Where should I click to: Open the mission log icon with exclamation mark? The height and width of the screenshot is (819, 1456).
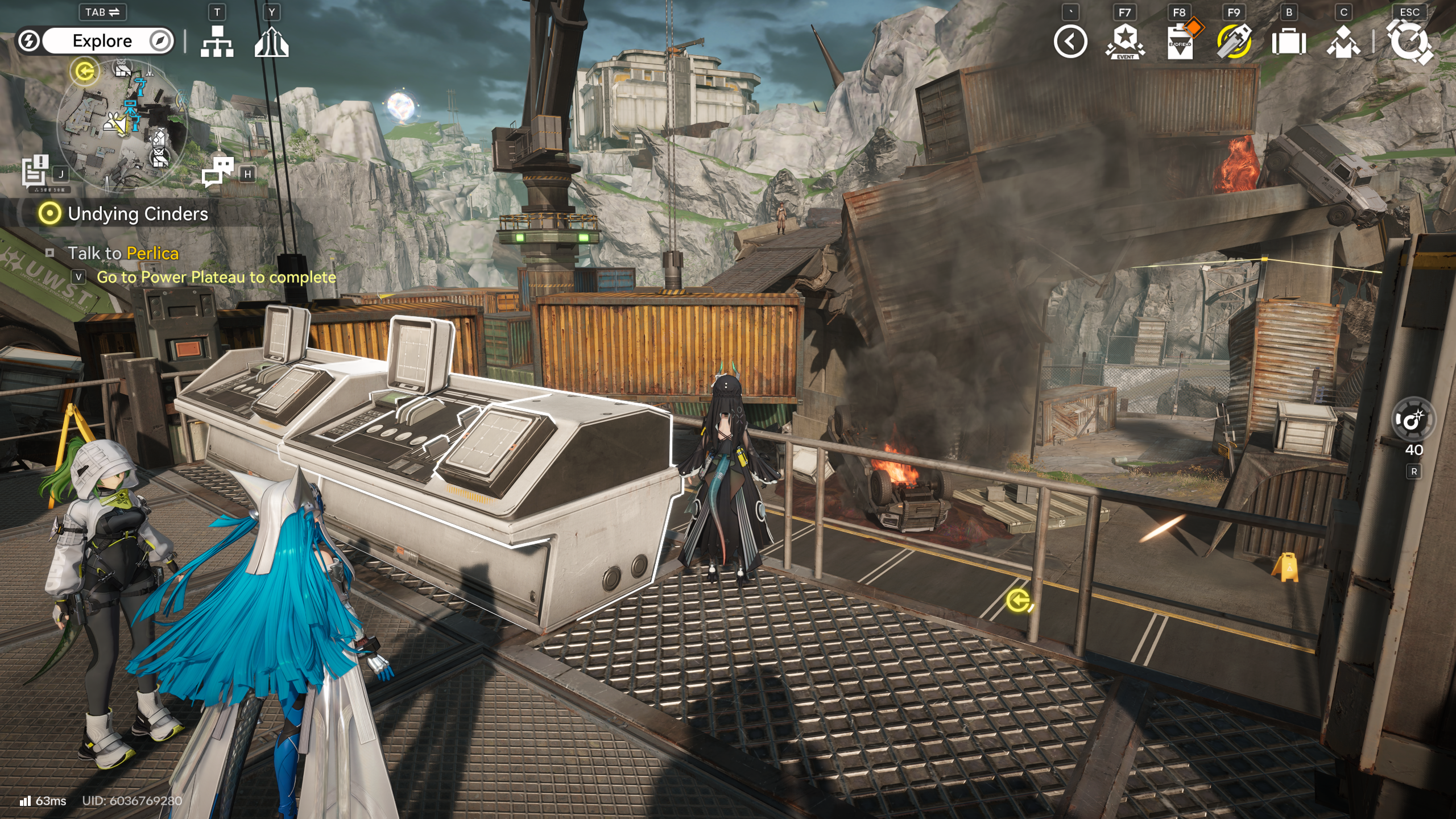[35, 171]
